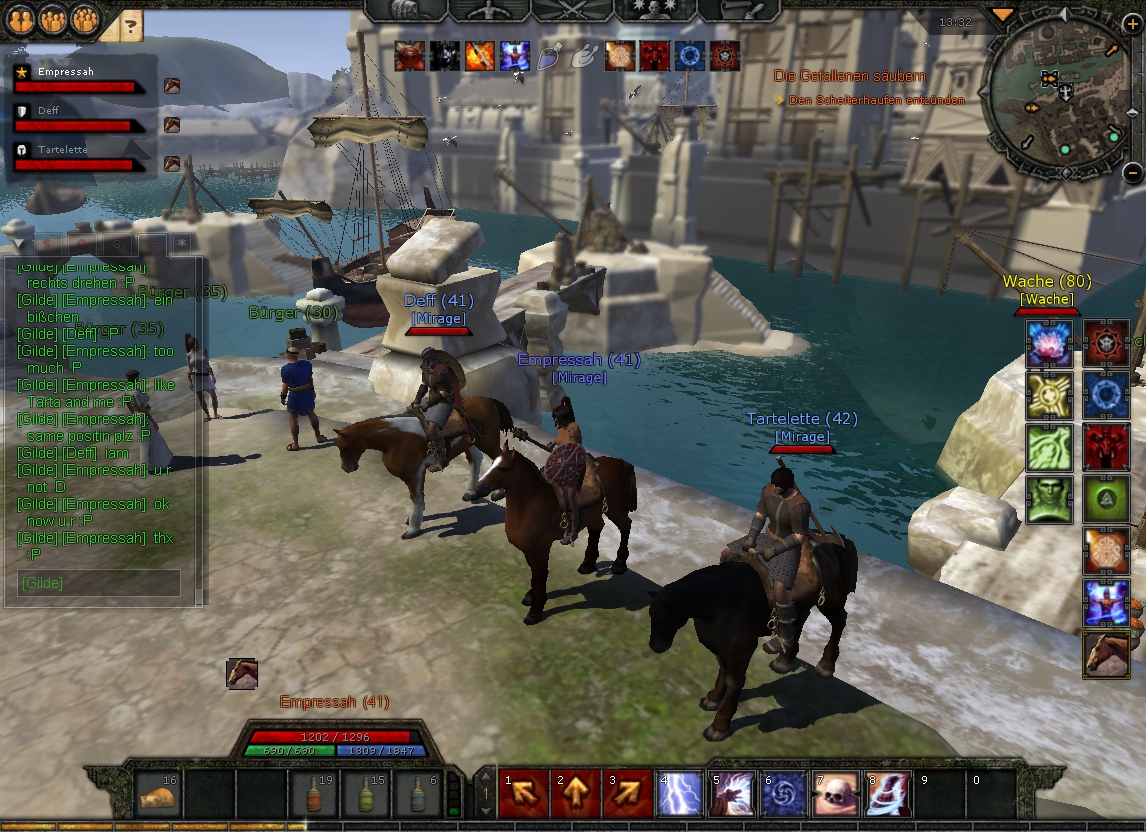The image size is (1146, 832).
Task: Activate the lightning bolt ability in slot 4
Action: pos(679,793)
